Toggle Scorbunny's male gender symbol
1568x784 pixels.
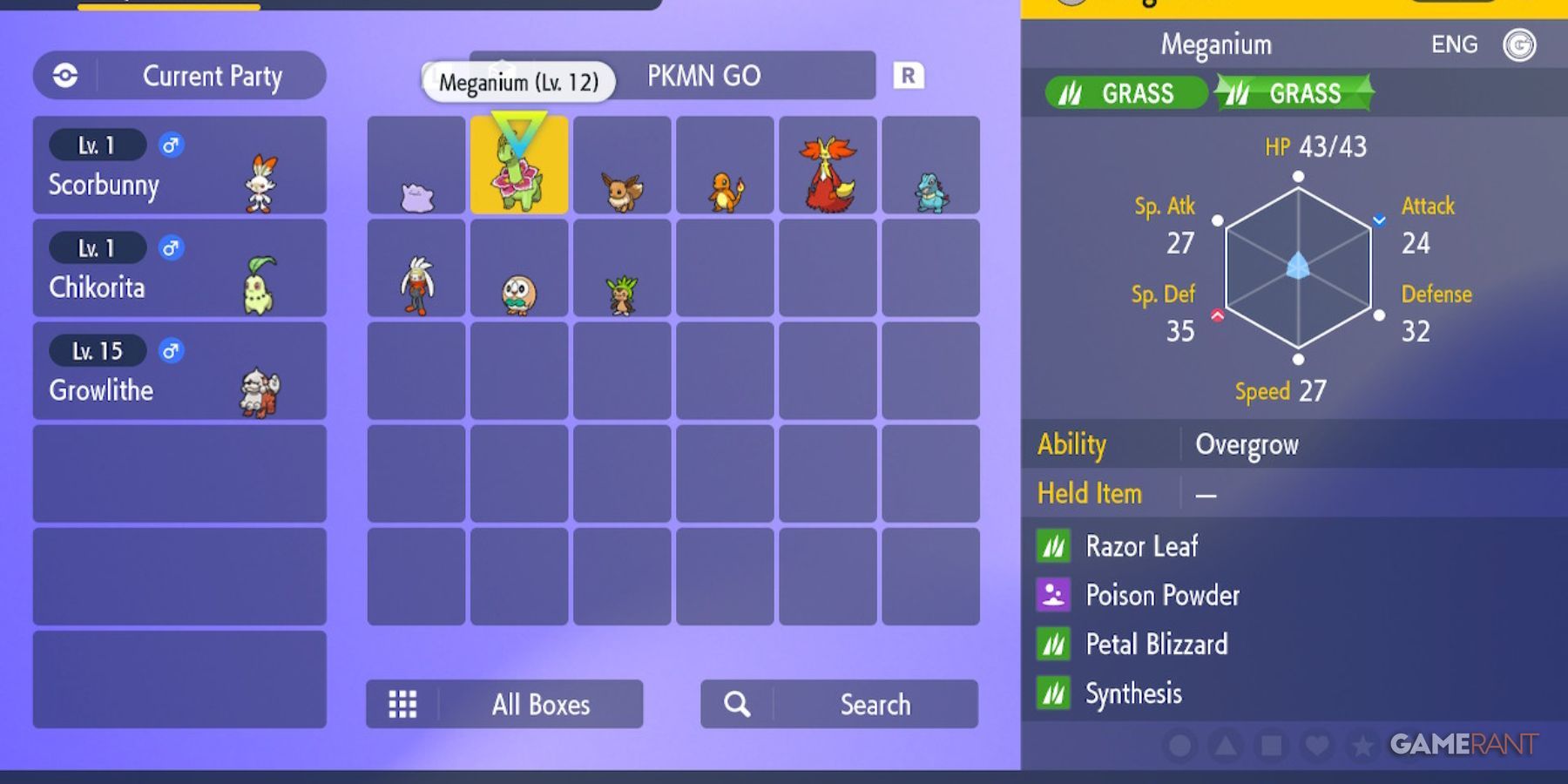(x=170, y=145)
